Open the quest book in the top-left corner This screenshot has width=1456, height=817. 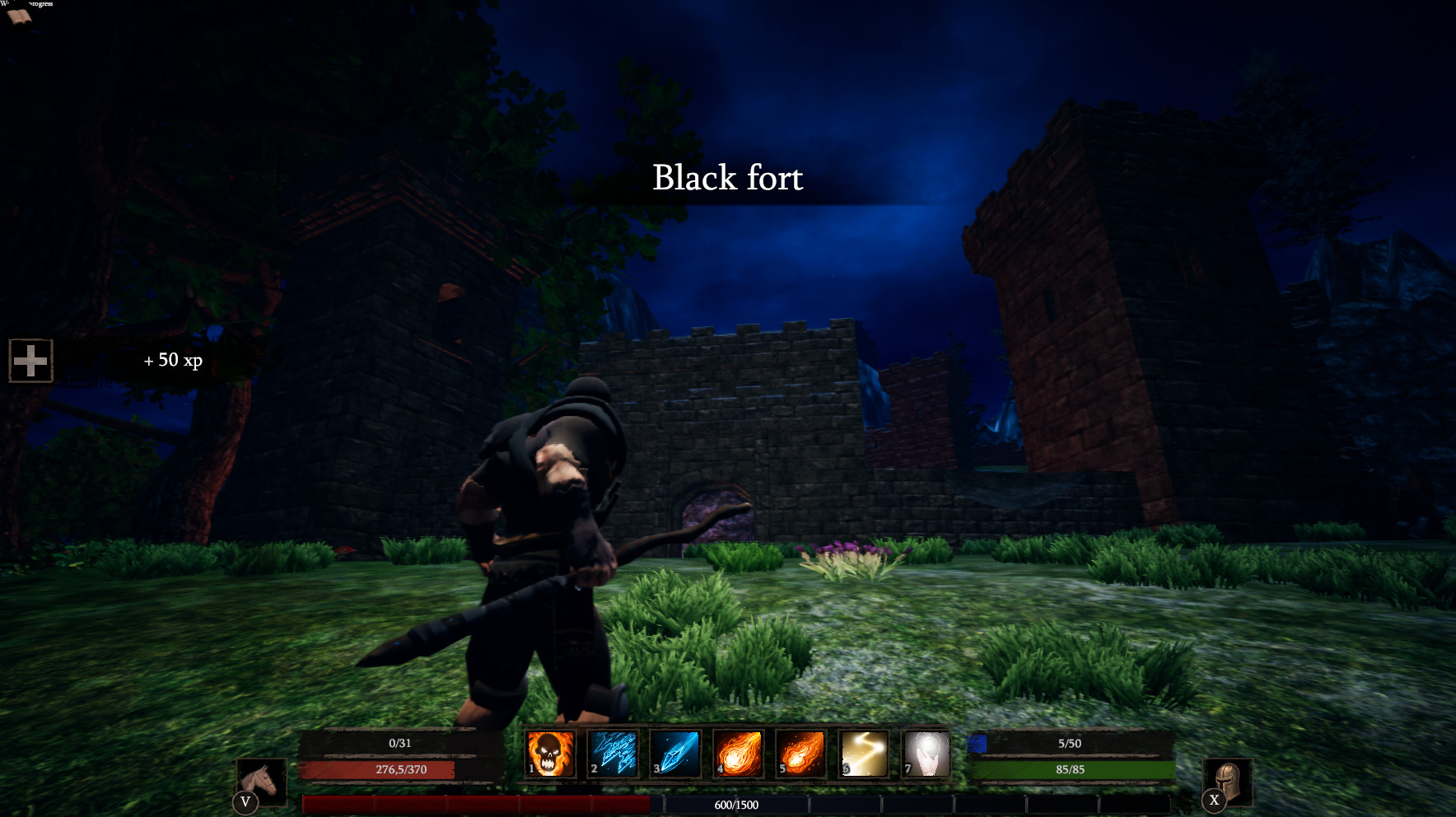click(x=20, y=15)
